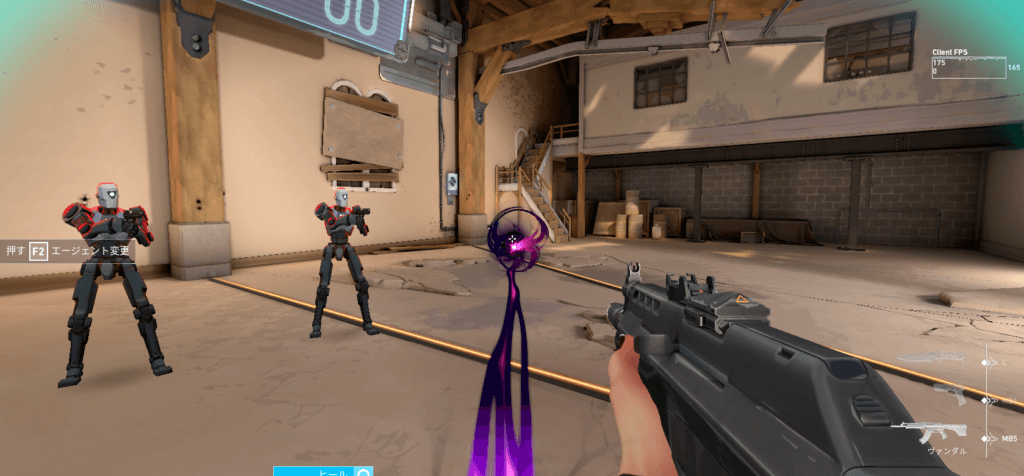Switch to the pistol sidearm icon
The height and width of the screenshot is (476, 1024).
[949, 394]
